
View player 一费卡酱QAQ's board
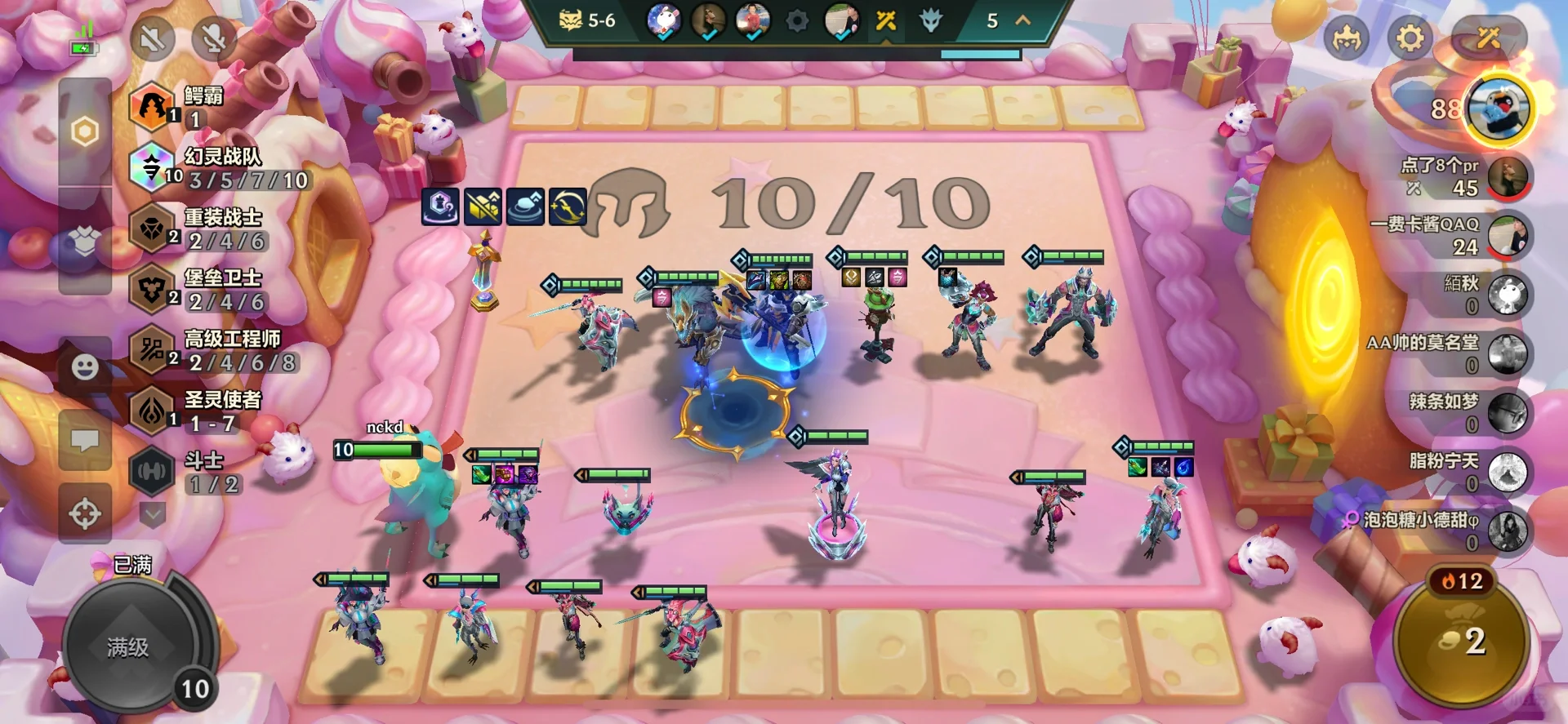point(1507,236)
